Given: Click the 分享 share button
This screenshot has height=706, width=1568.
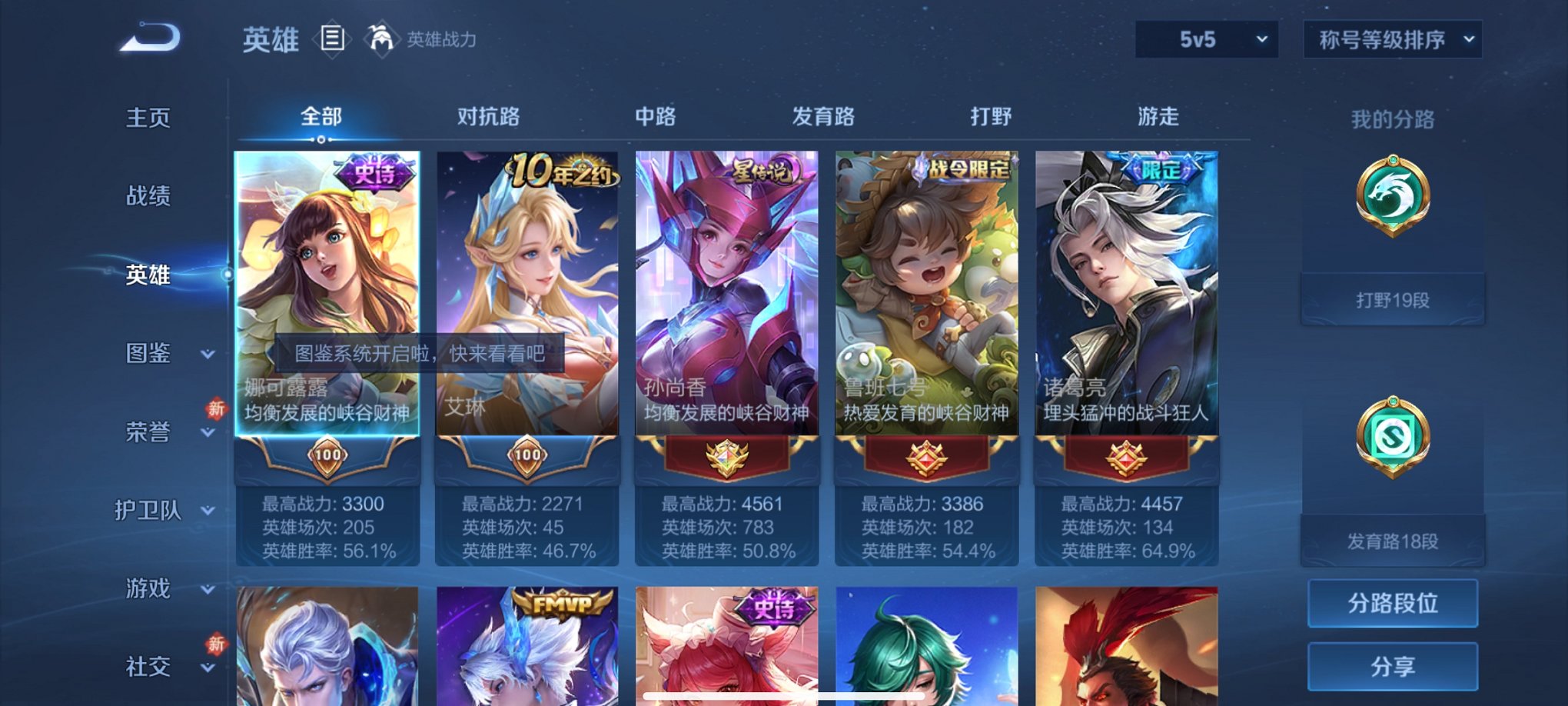Looking at the screenshot, I should click(1391, 666).
